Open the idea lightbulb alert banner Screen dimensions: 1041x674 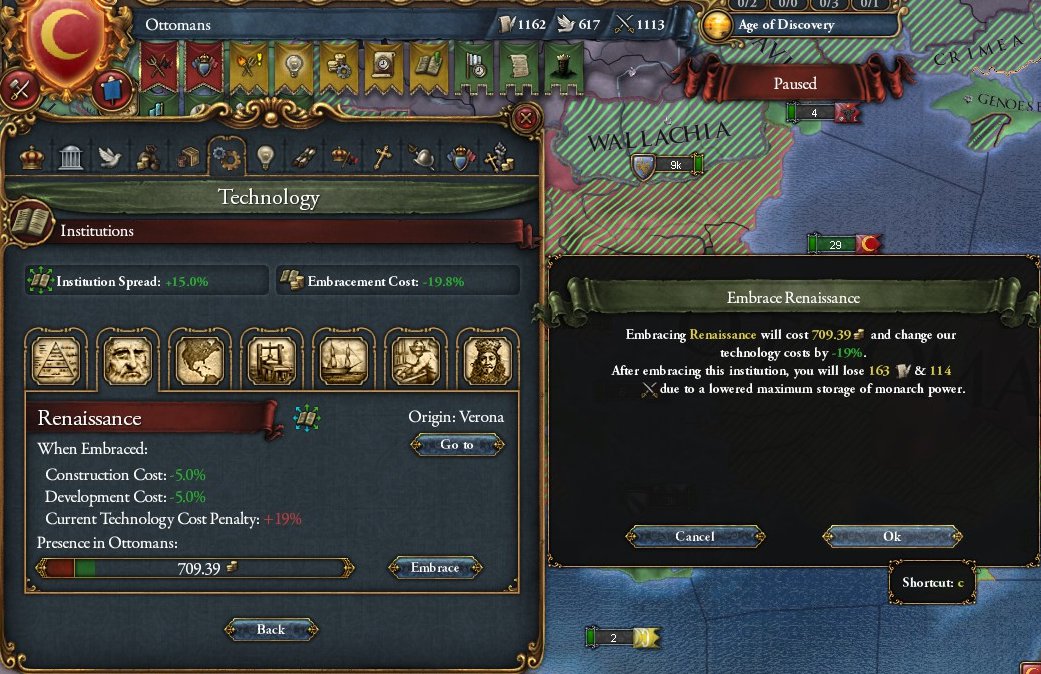tap(293, 64)
